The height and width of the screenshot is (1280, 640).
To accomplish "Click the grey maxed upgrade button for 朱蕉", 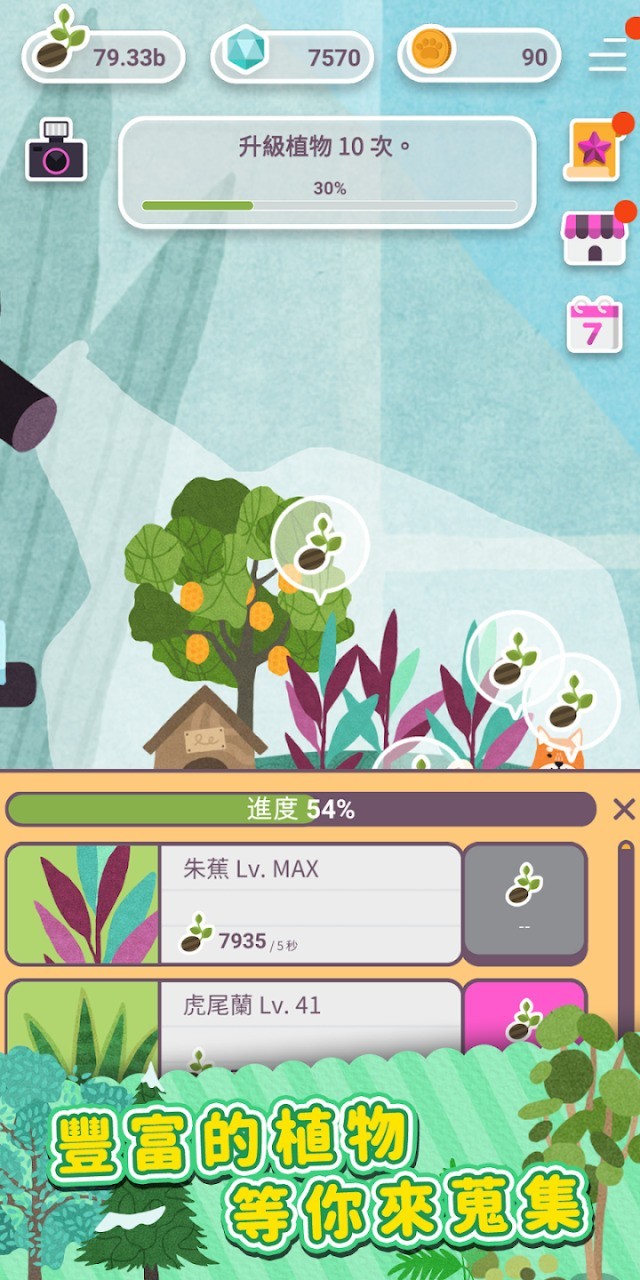I will (x=525, y=904).
